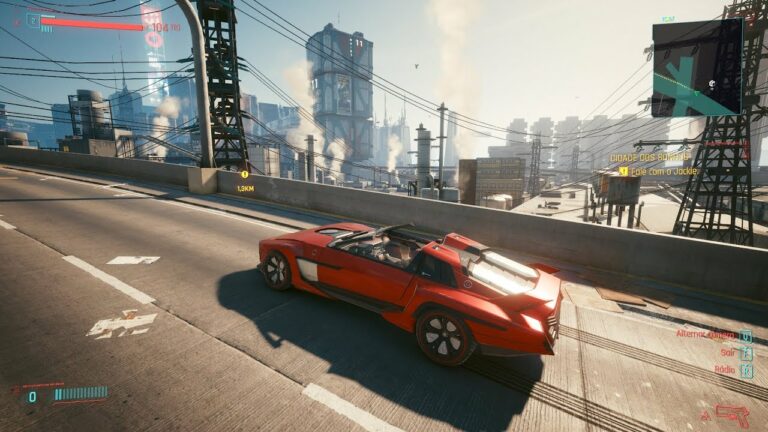This screenshot has height=432, width=768.
Task: Click the white player arrow on the minimap
Action: click(712, 84)
